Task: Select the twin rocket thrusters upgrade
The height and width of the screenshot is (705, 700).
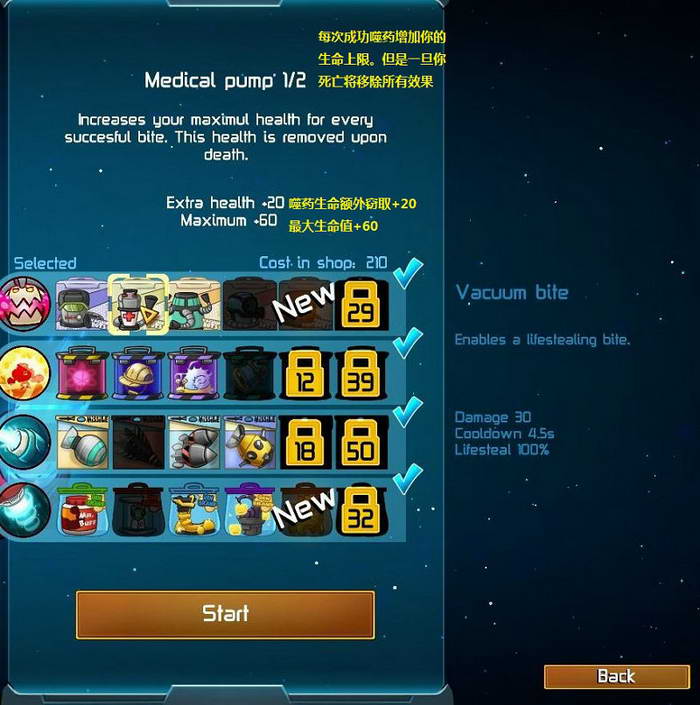Action: [193, 442]
